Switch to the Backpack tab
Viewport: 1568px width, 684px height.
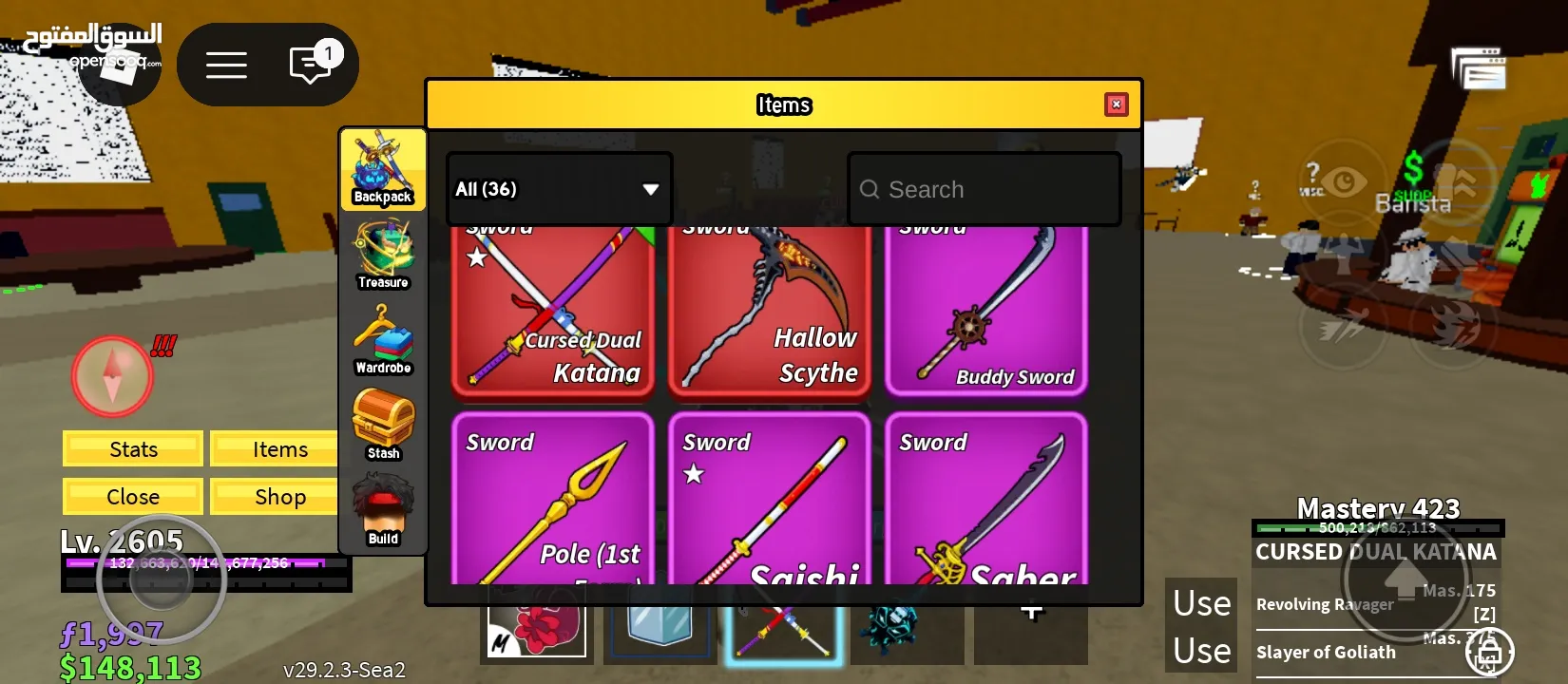pos(383,168)
